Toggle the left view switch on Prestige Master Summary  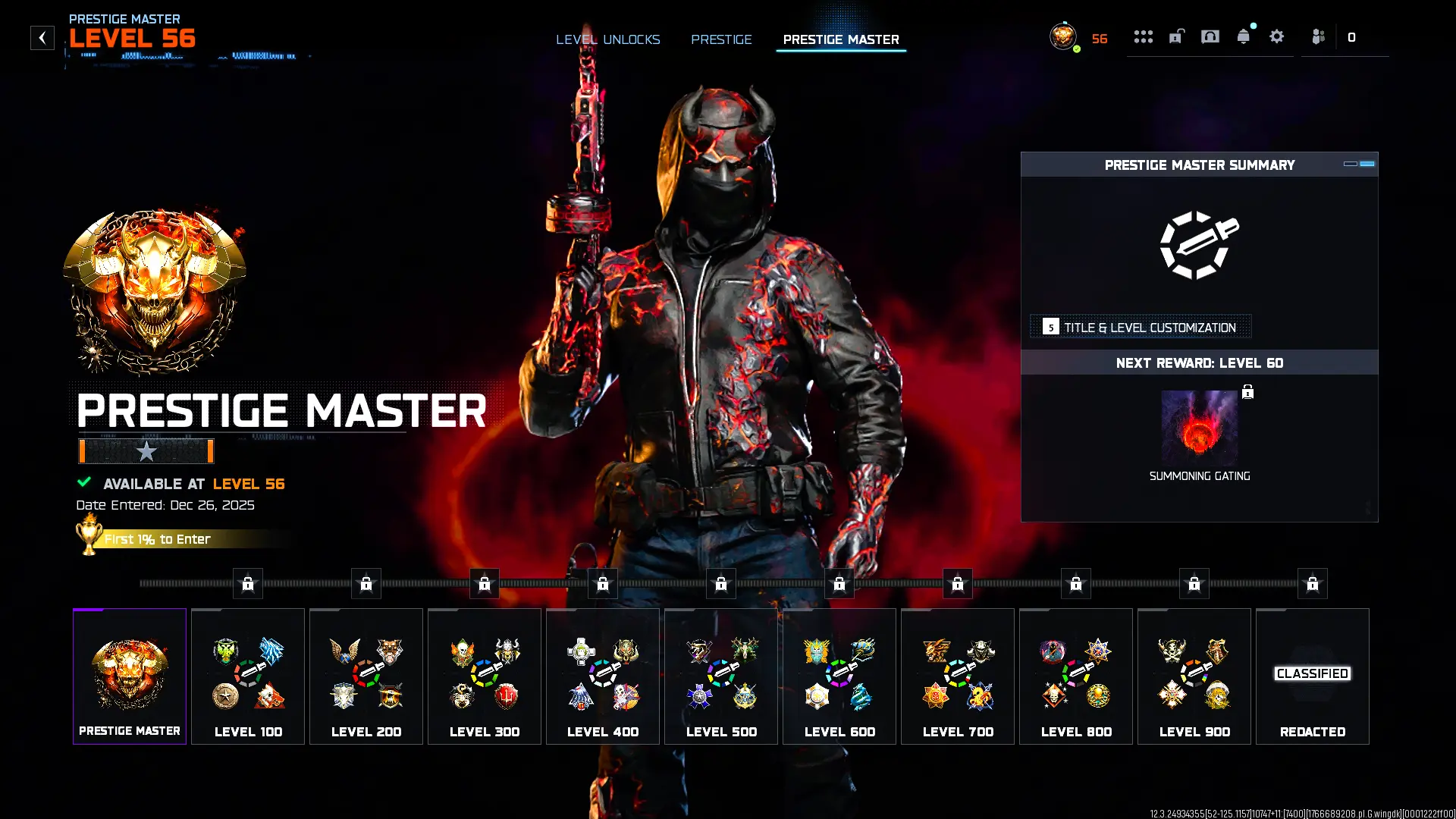pos(1349,163)
